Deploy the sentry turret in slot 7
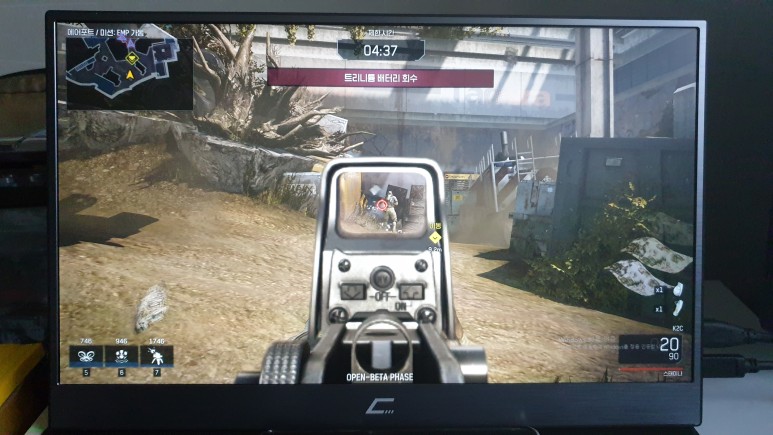Viewport: 773px width, 435px height. pyautogui.click(x=158, y=356)
